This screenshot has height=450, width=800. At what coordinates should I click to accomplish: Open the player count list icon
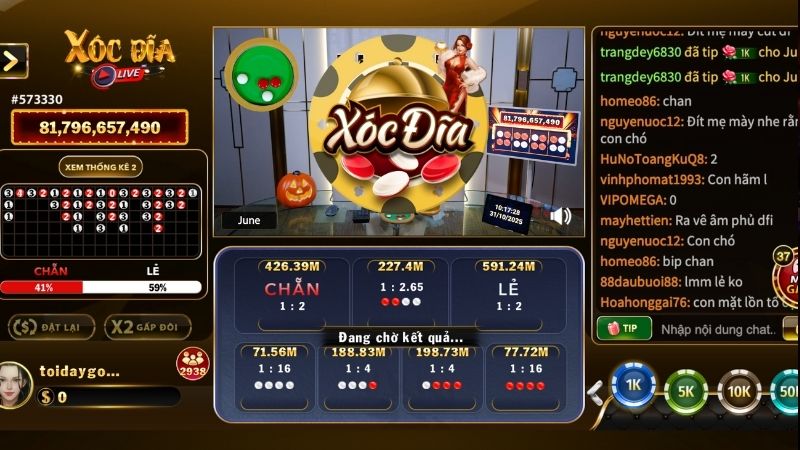[x=192, y=364]
